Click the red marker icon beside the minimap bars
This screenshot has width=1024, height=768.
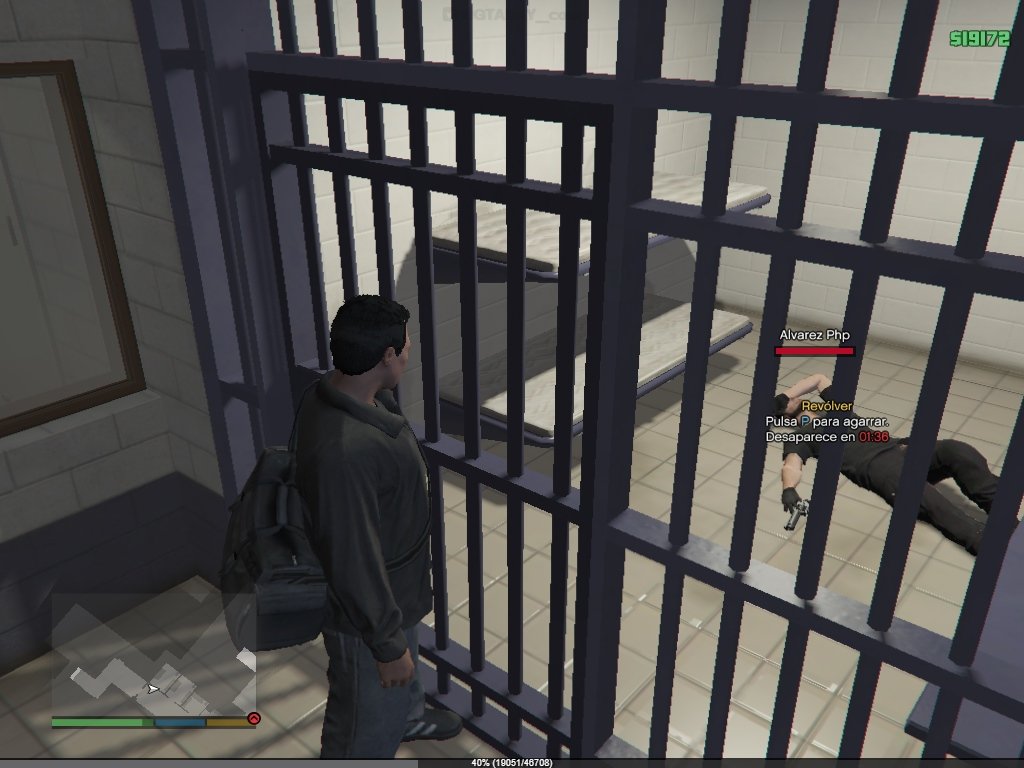(x=253, y=718)
